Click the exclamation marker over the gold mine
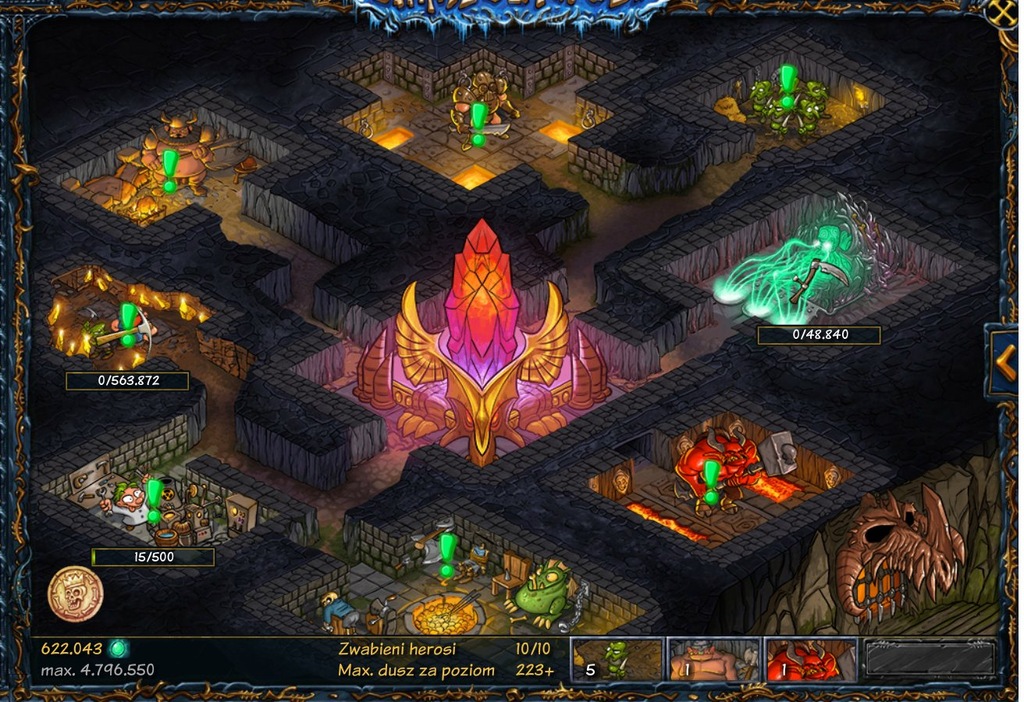1024x702 pixels. [x=127, y=322]
